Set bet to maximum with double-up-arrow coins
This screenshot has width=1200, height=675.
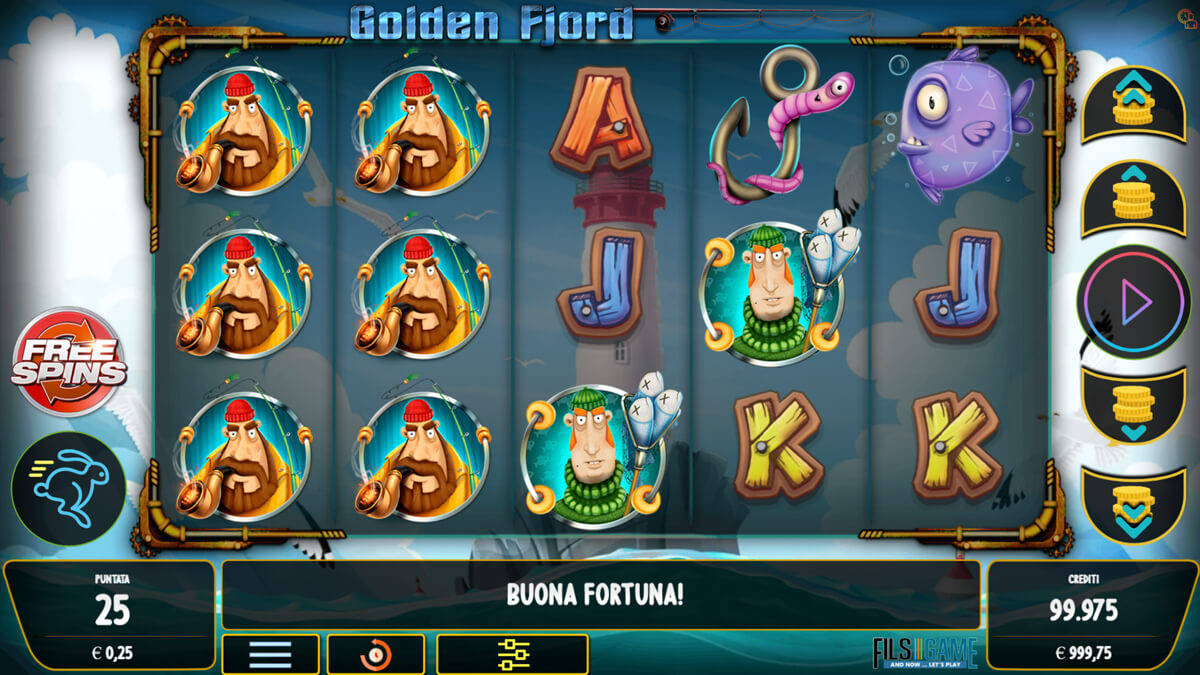pyautogui.click(x=1133, y=104)
